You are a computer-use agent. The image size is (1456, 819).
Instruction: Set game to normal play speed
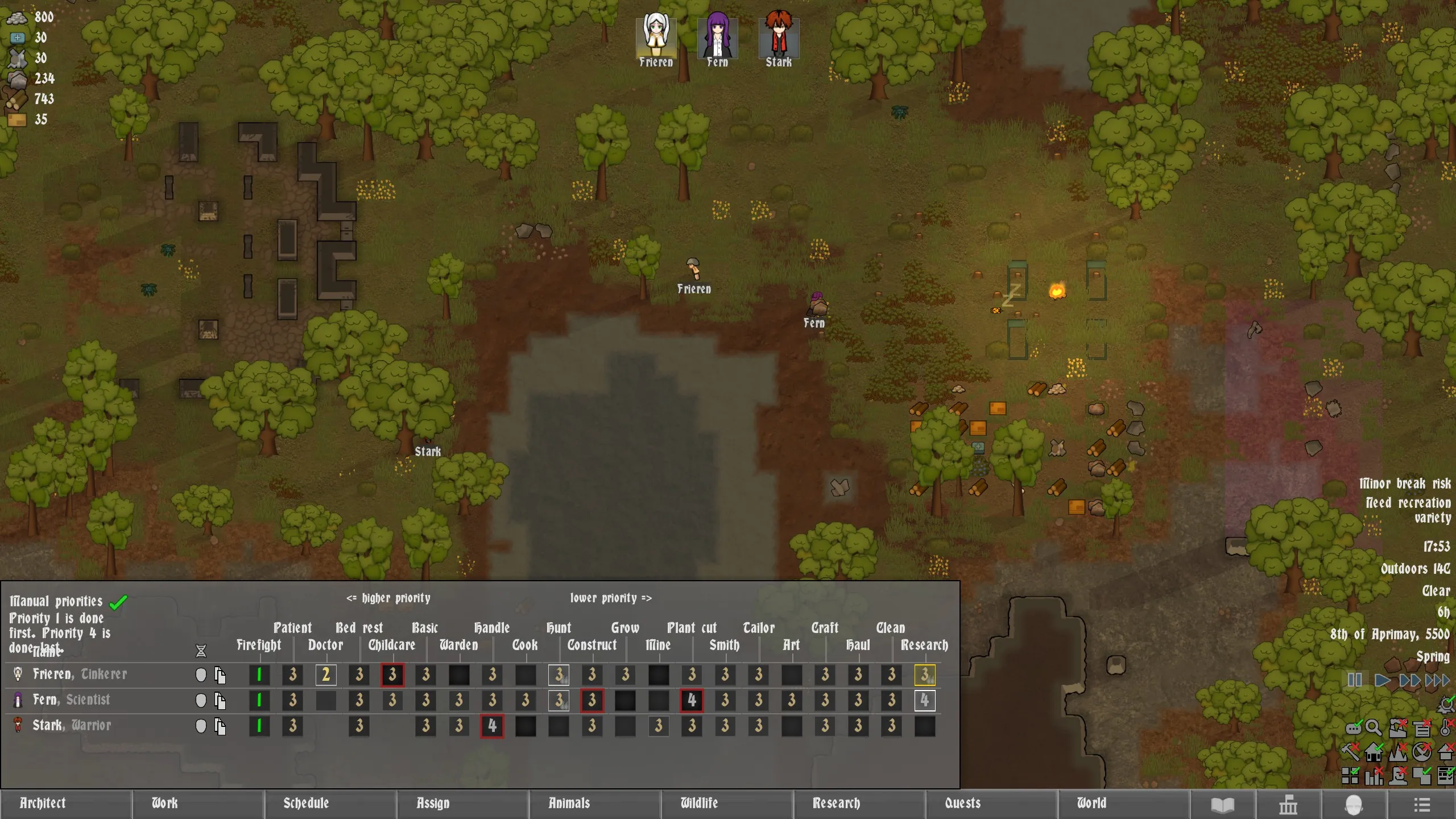1382,680
